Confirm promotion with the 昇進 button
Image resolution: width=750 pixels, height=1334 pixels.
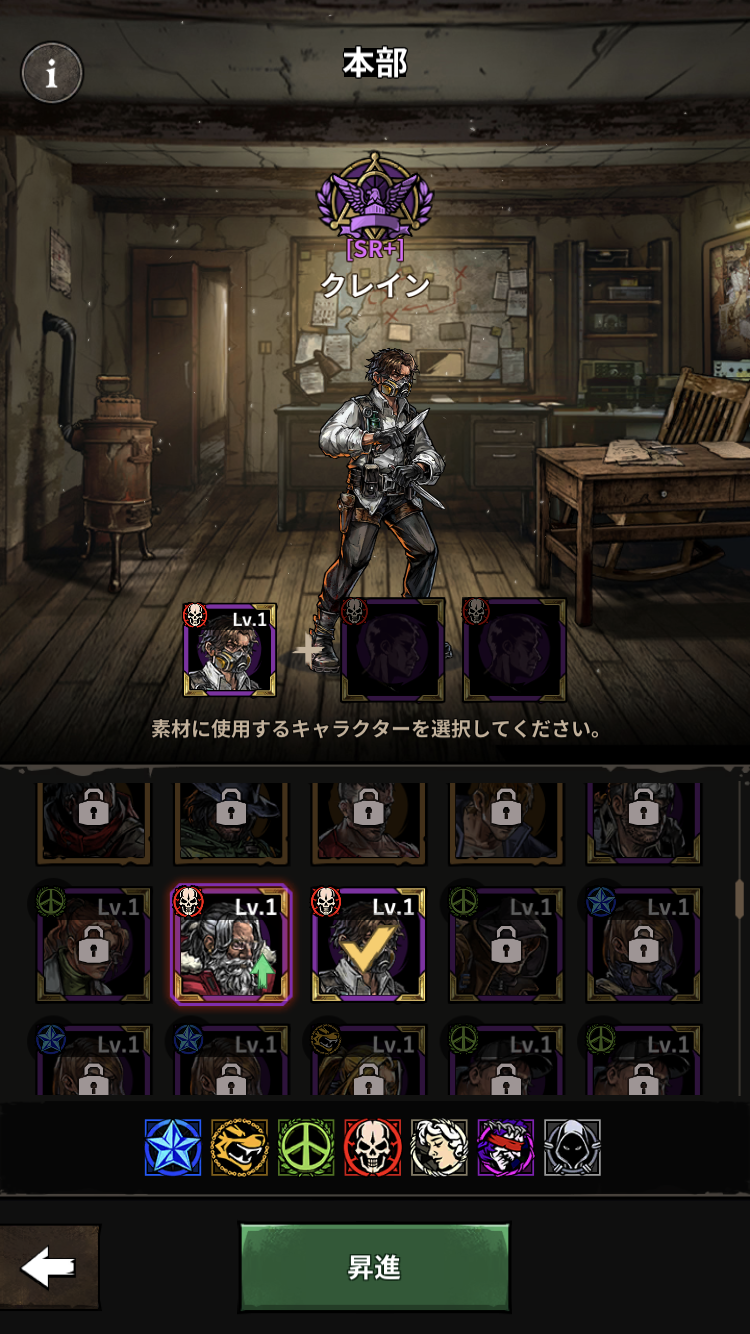[x=374, y=1267]
